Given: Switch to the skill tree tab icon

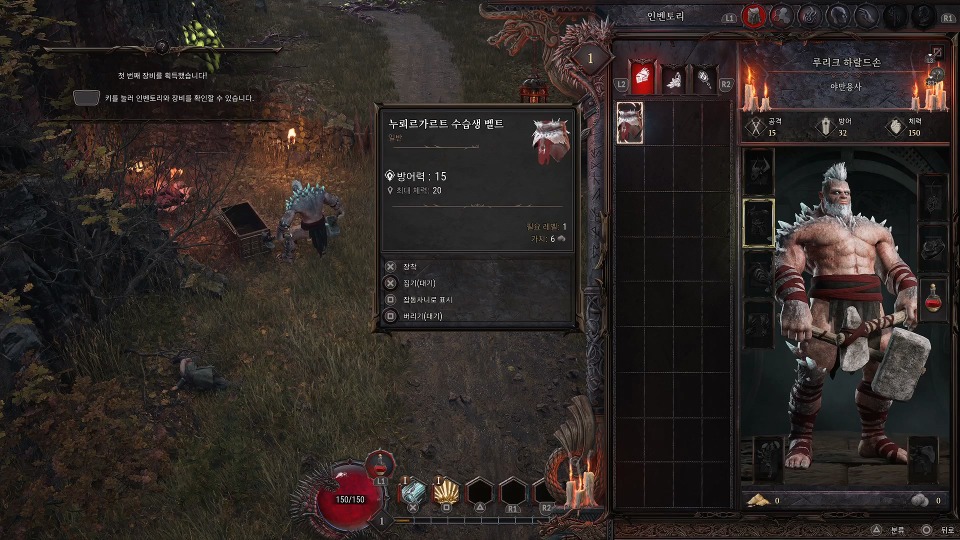Looking at the screenshot, I should click(x=781, y=16).
